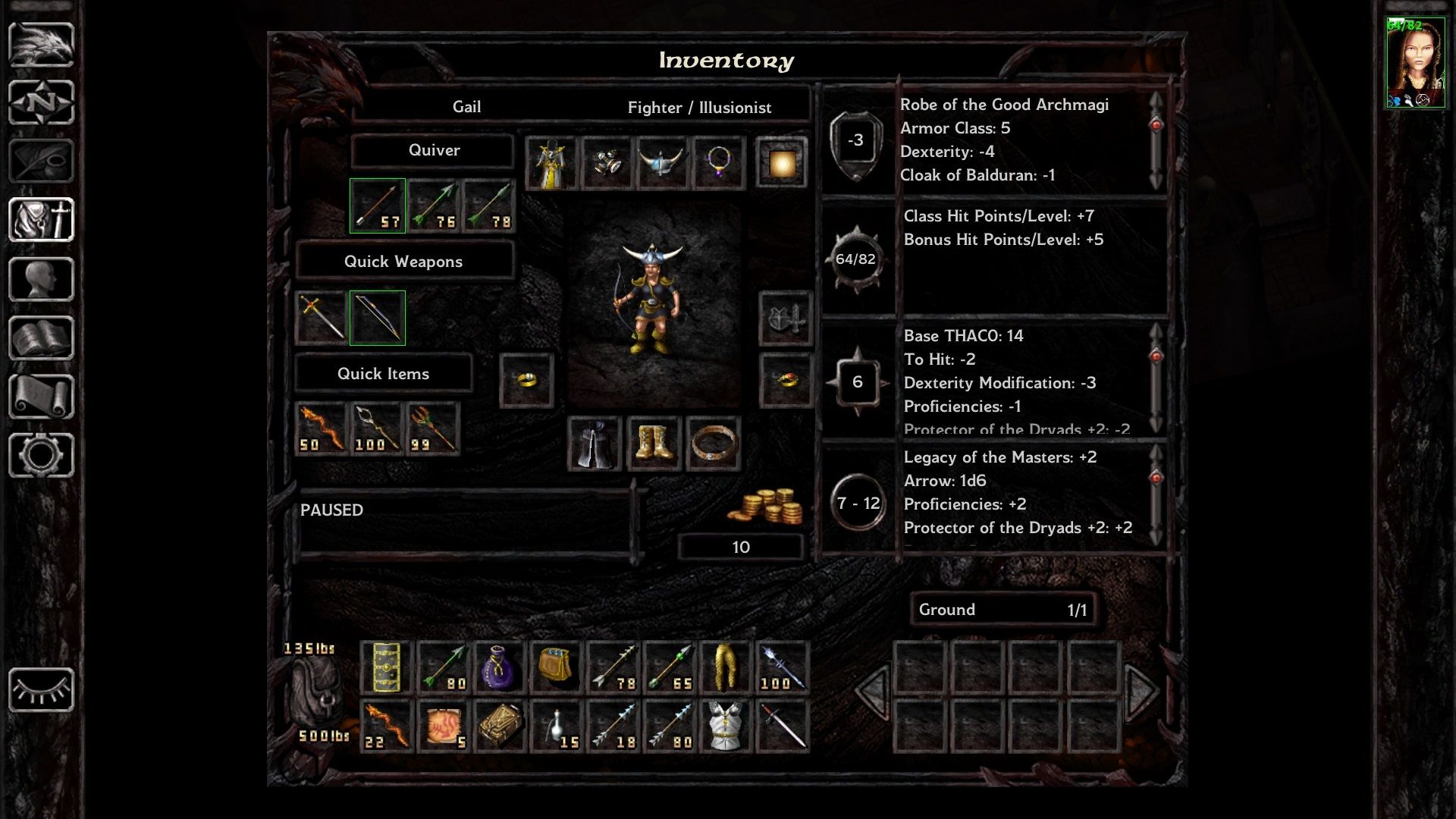The image size is (1456, 819).
Task: Open the purple bag in the backpack
Action: tap(499, 668)
